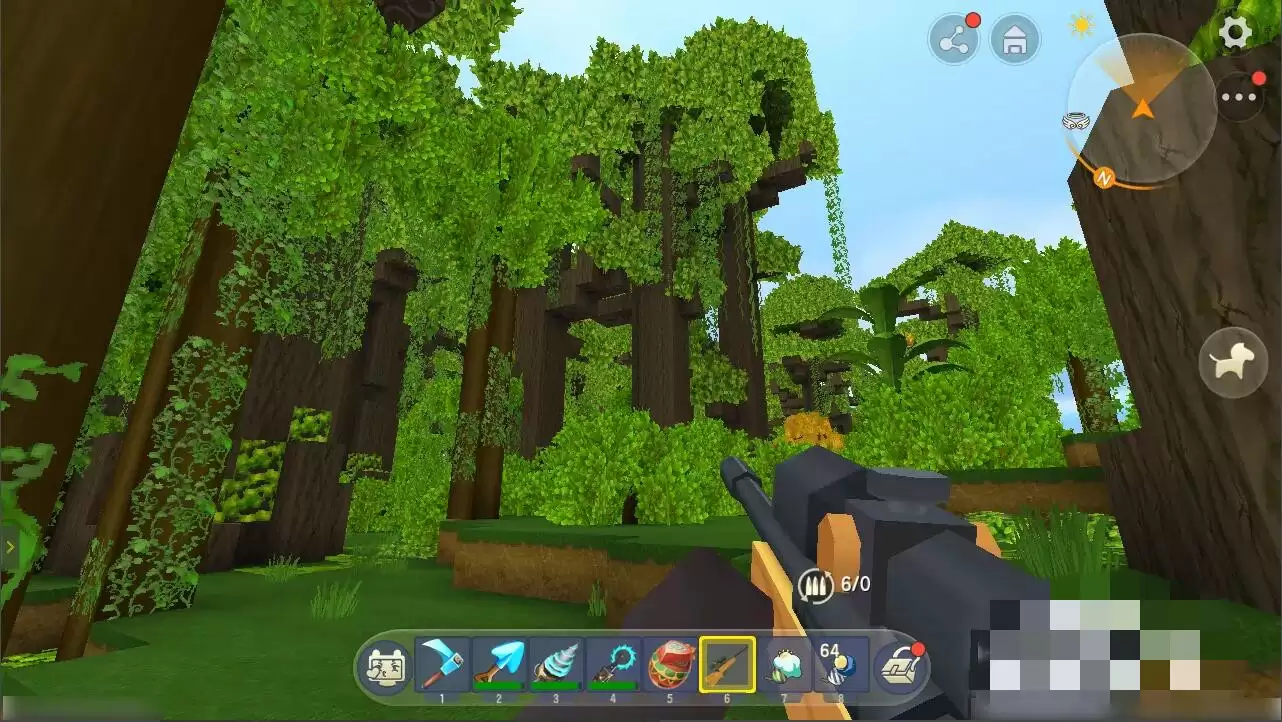This screenshot has width=1282, height=722.
Task: Tap the white dog pet button
Action: click(x=1233, y=362)
